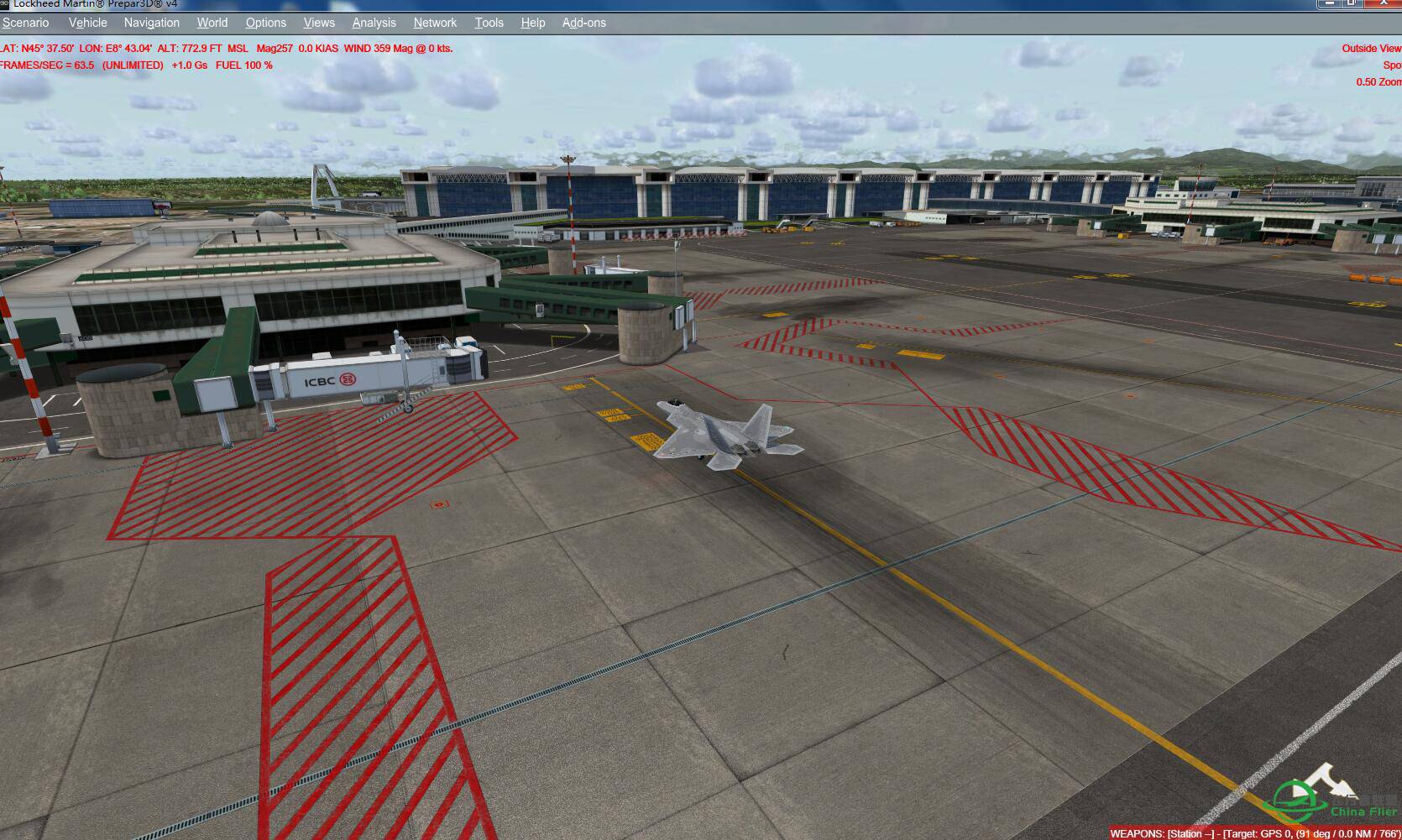This screenshot has height=840, width=1402.
Task: Open the Tools menu
Action: coord(489,23)
